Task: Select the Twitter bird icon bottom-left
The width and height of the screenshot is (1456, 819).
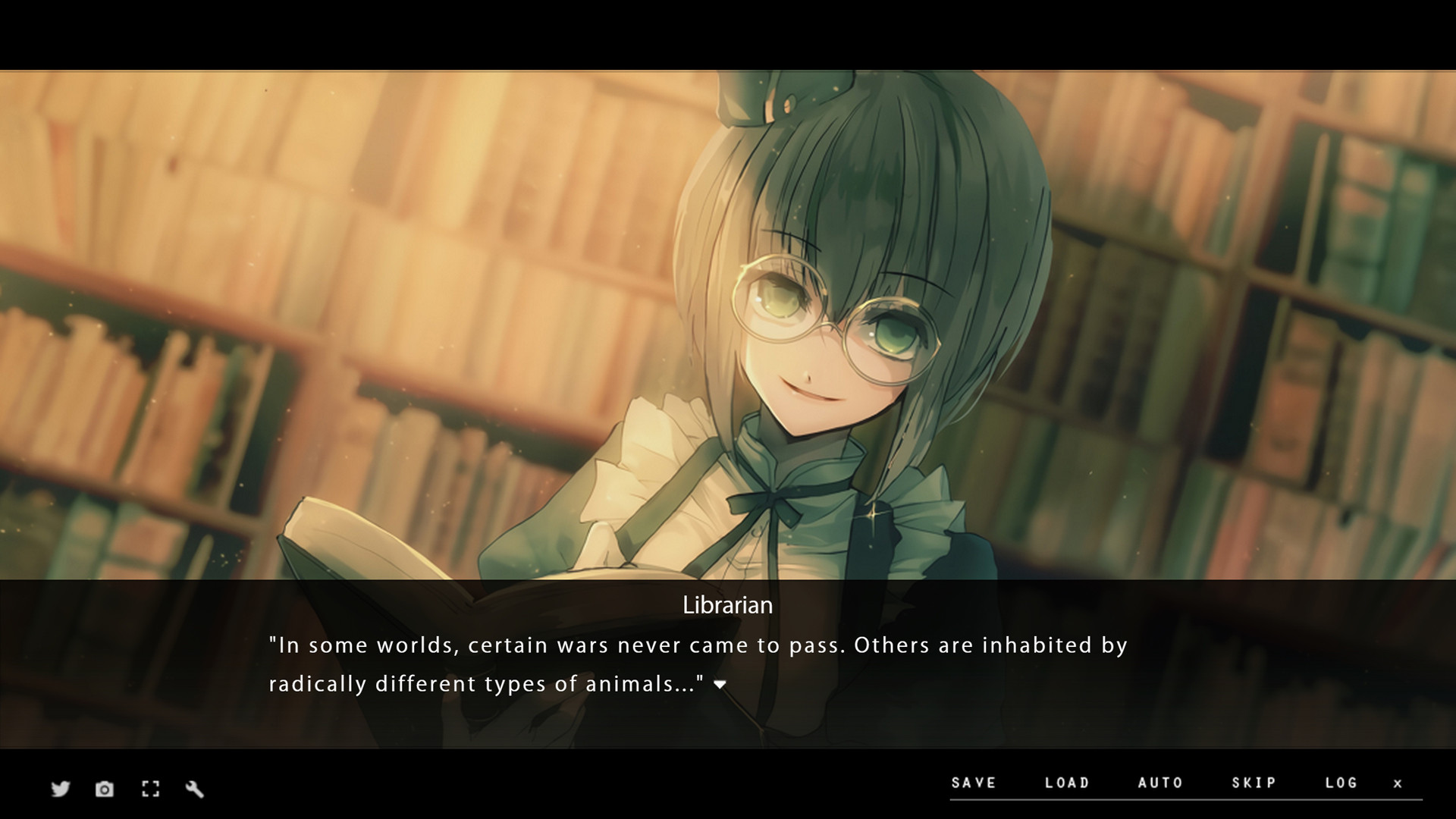Action: tap(59, 789)
